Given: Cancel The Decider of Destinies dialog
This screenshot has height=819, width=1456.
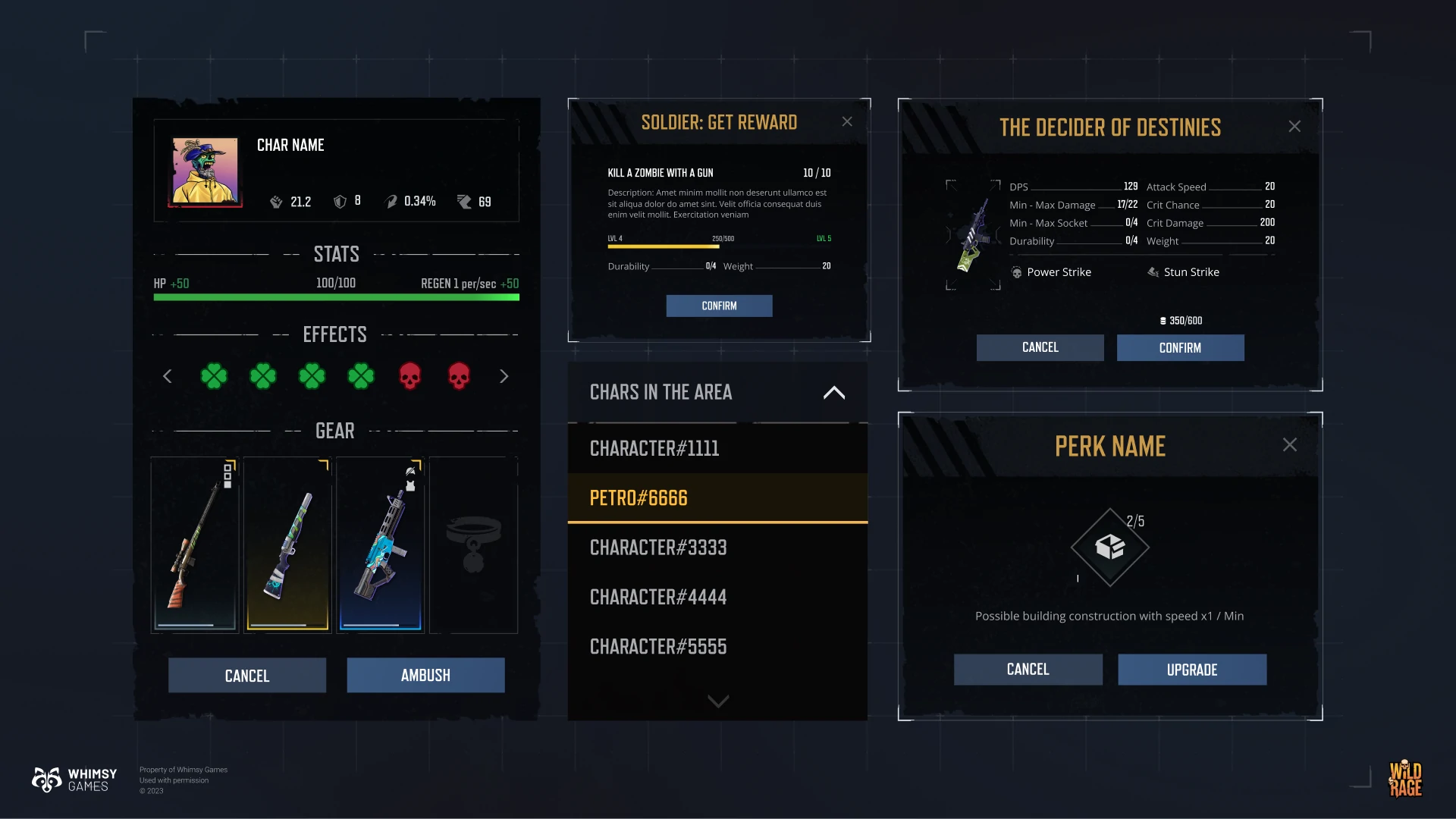Looking at the screenshot, I should pyautogui.click(x=1040, y=347).
